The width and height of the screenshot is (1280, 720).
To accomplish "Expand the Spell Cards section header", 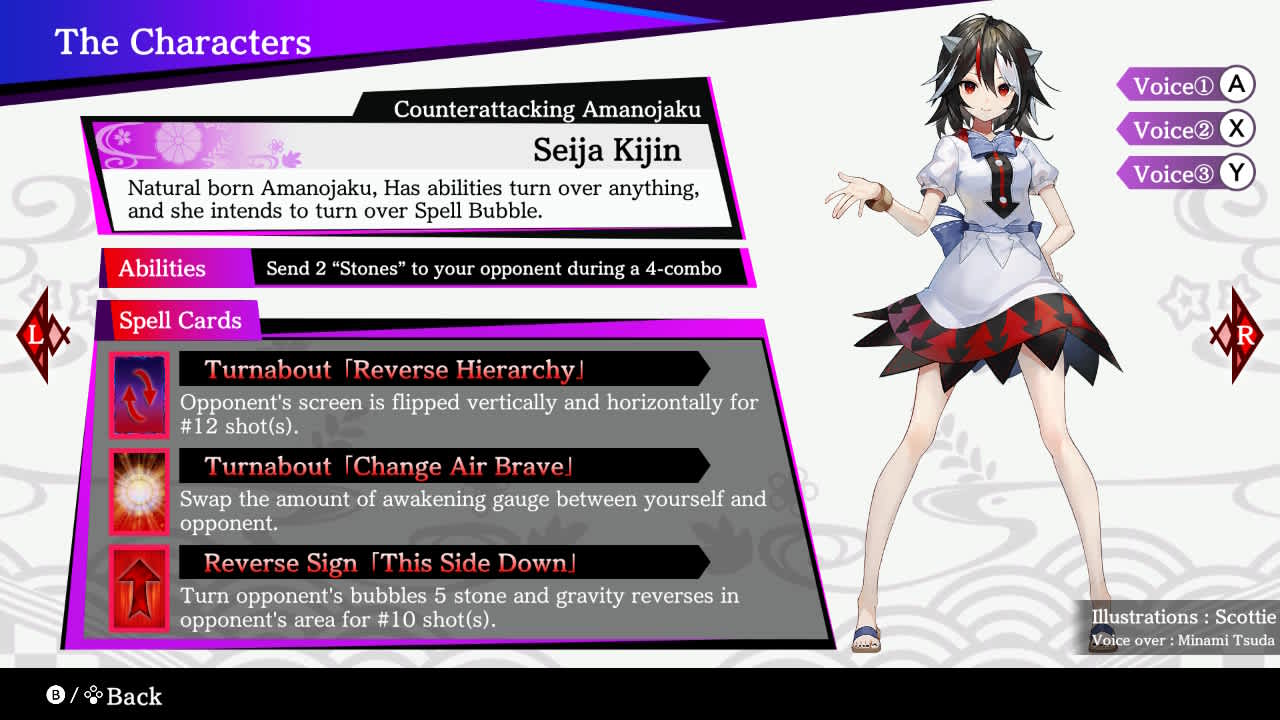I will pyautogui.click(x=180, y=321).
